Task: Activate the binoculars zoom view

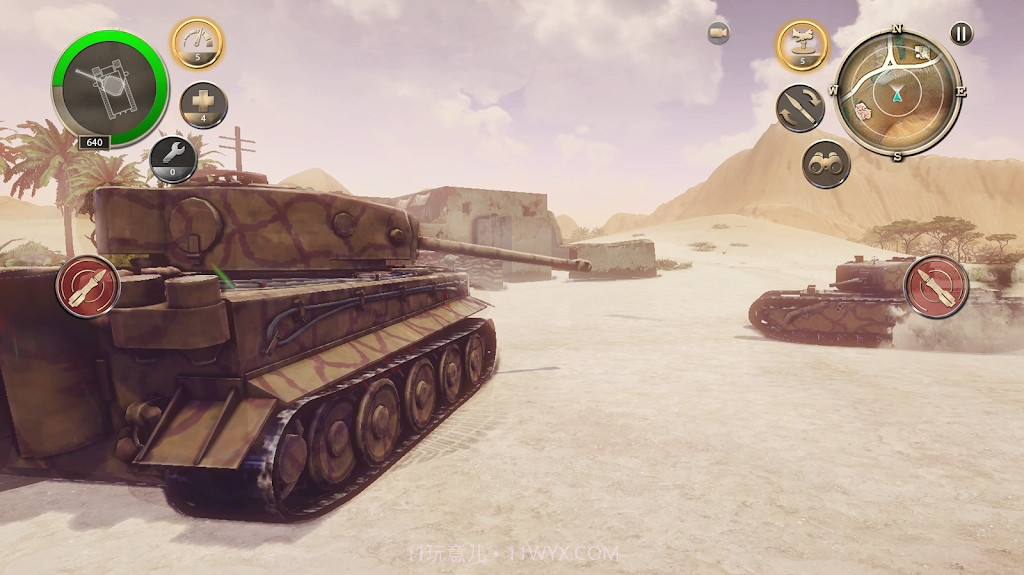Action: coord(826,164)
